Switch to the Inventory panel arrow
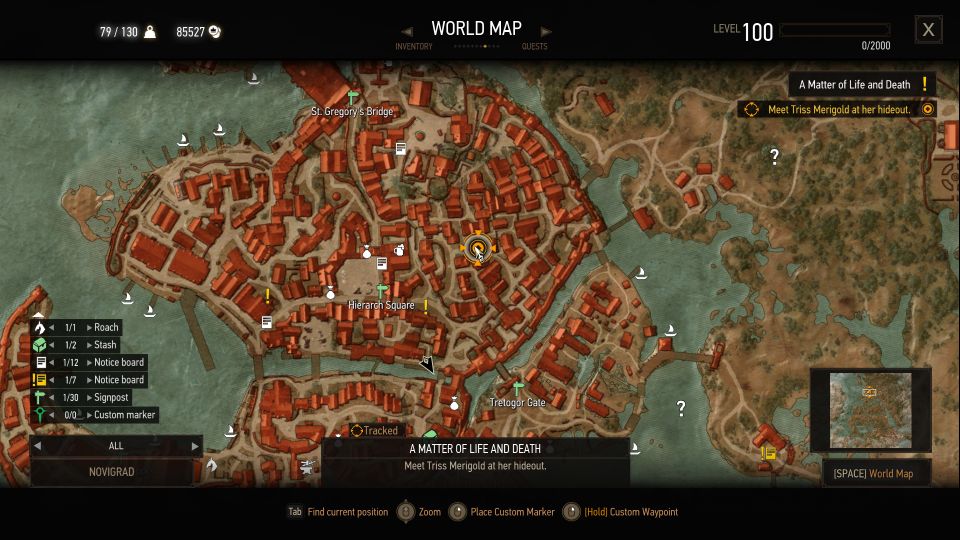960x540 pixels. (x=407, y=31)
